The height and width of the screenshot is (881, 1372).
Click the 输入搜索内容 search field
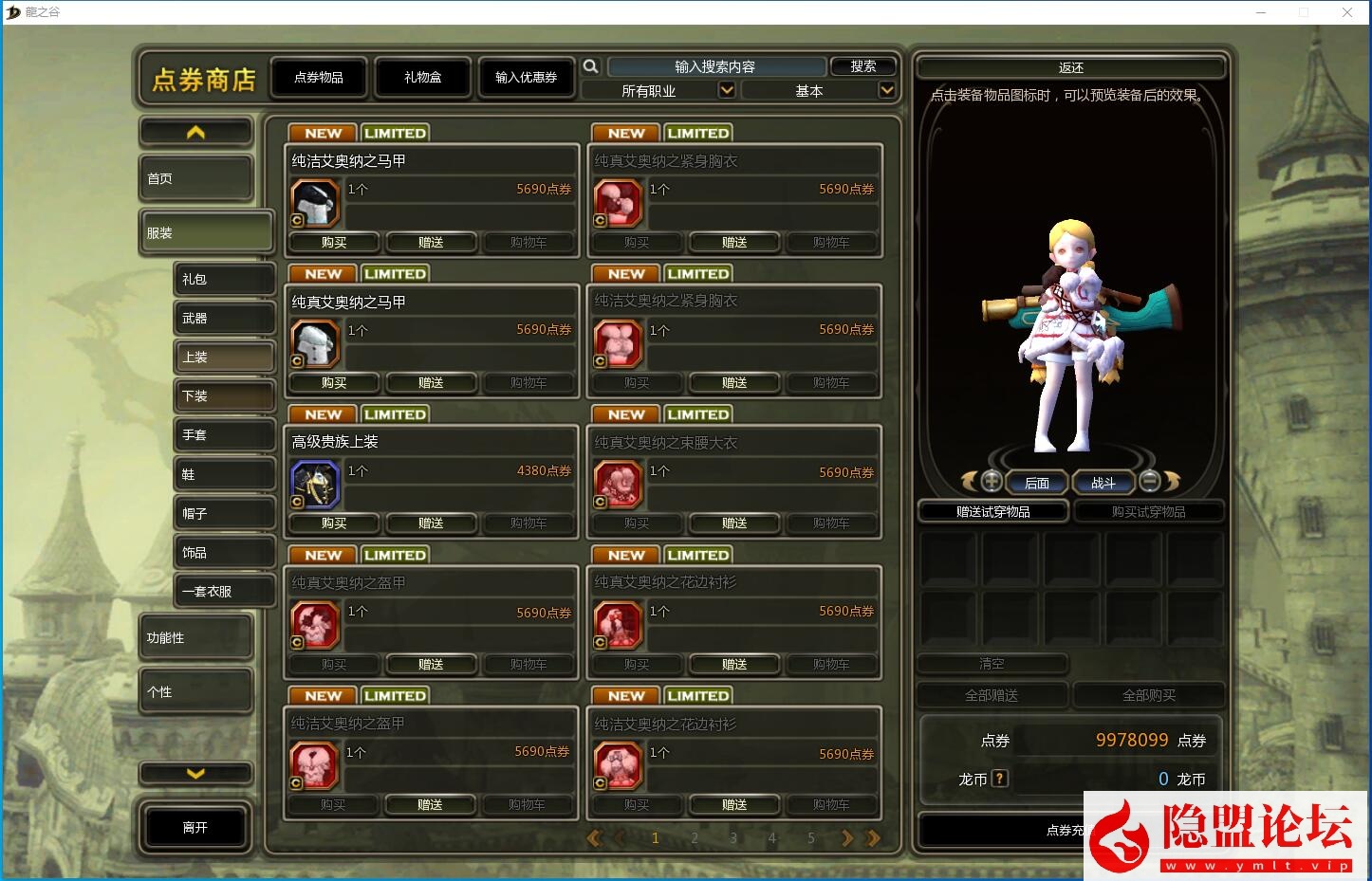715,66
